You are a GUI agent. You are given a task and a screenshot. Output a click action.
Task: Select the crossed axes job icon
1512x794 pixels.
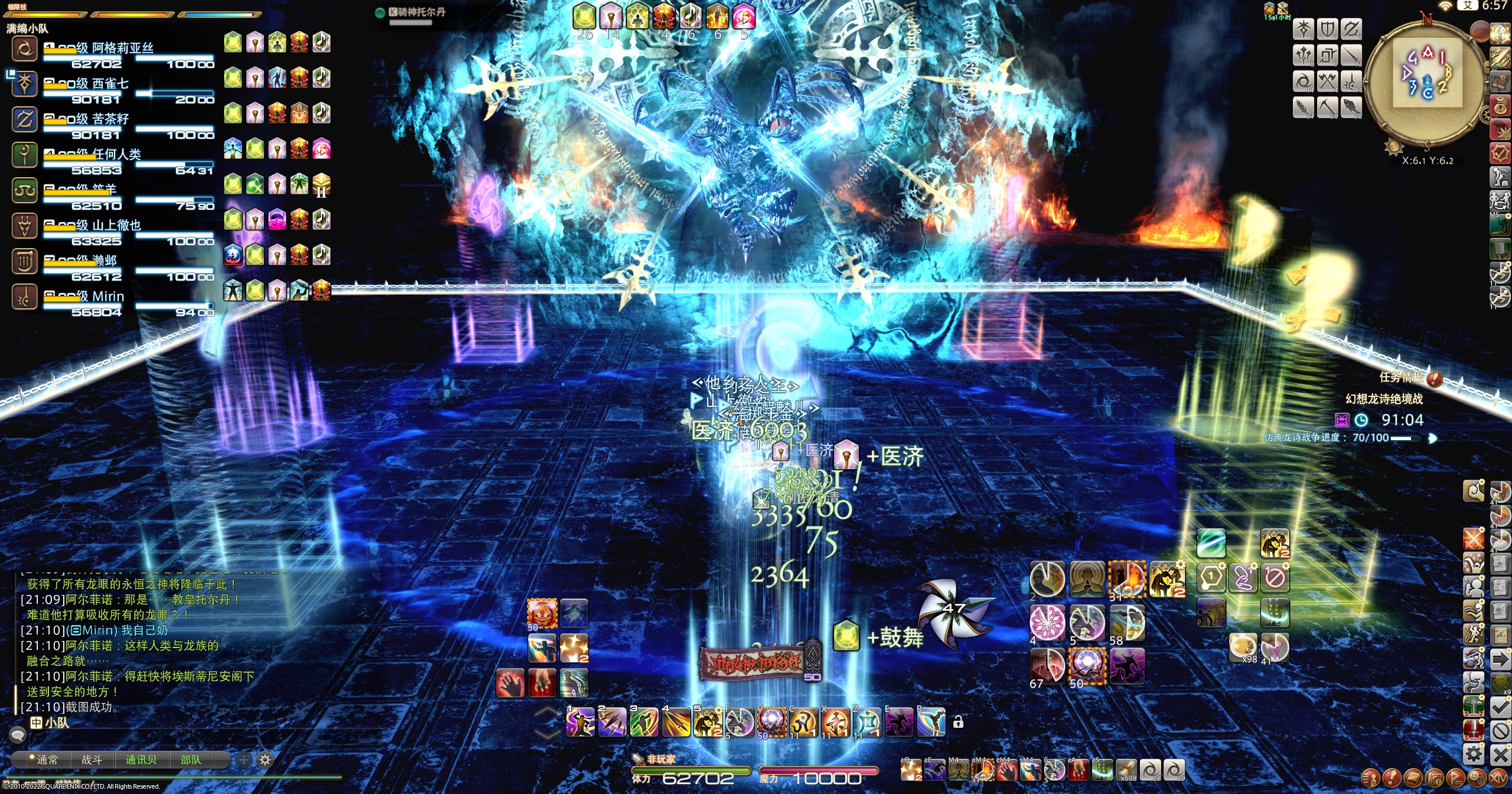(x=1328, y=82)
